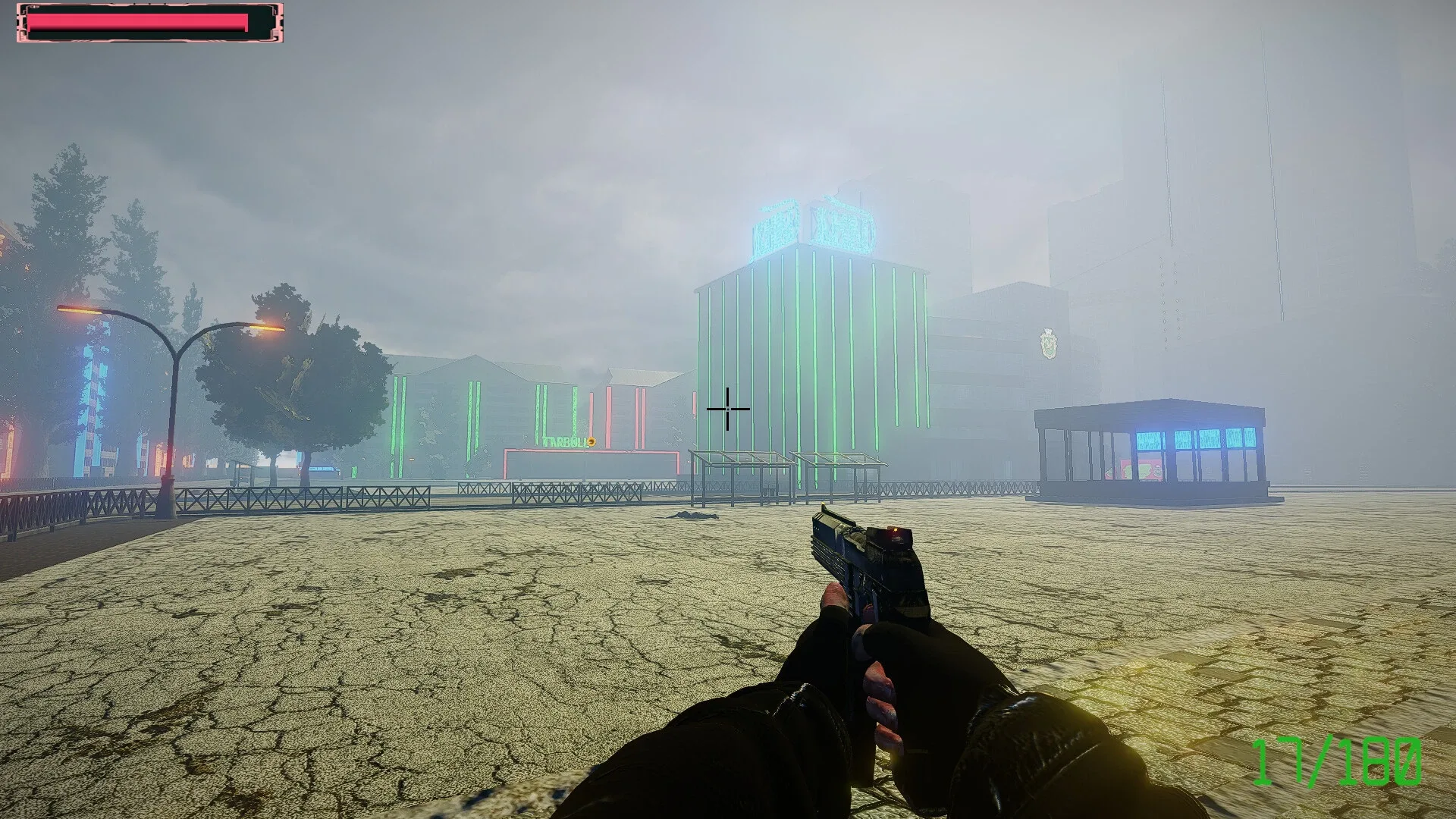Click the crosshair in screen center

(x=726, y=408)
